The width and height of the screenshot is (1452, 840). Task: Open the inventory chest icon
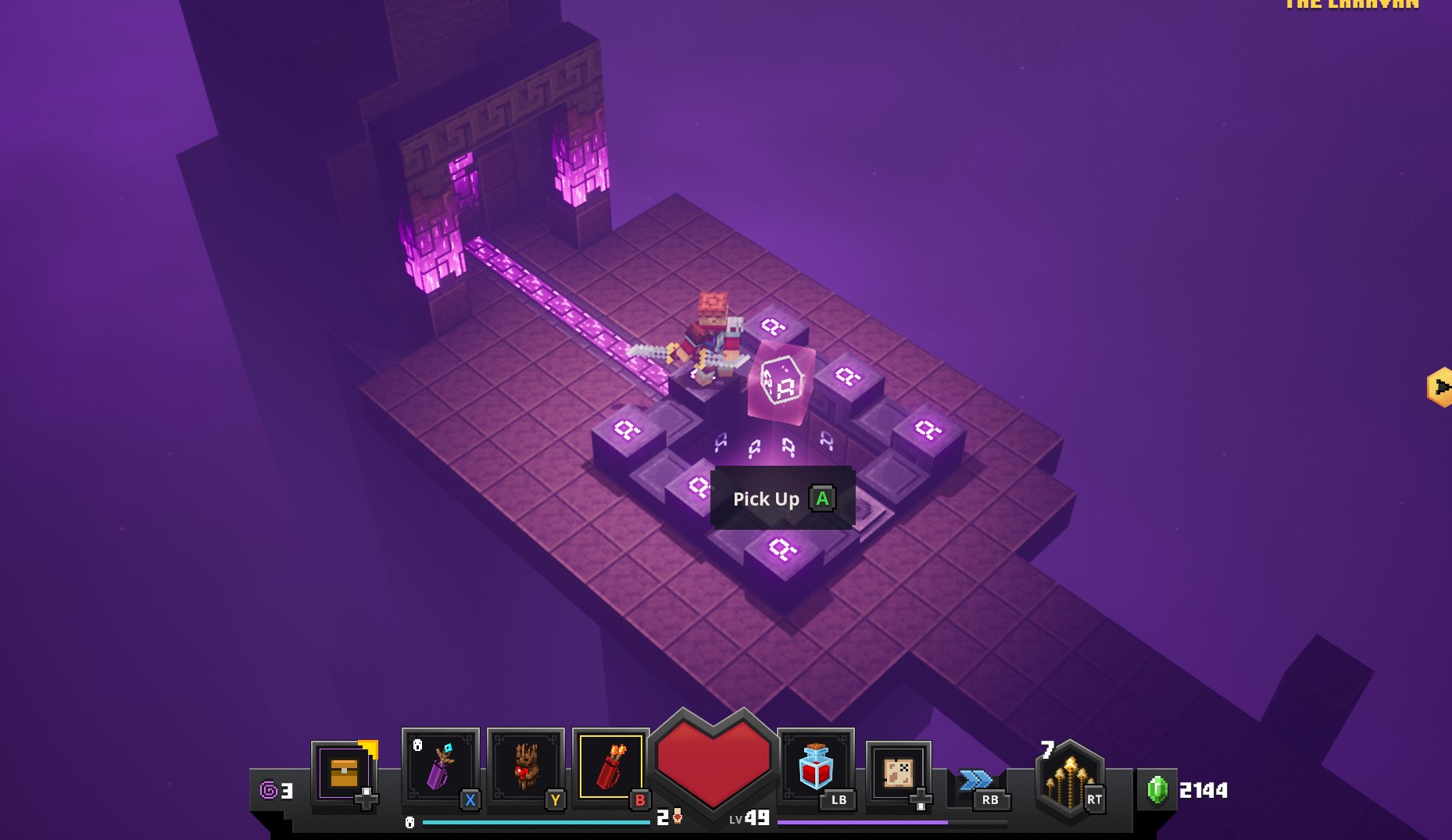click(x=344, y=772)
